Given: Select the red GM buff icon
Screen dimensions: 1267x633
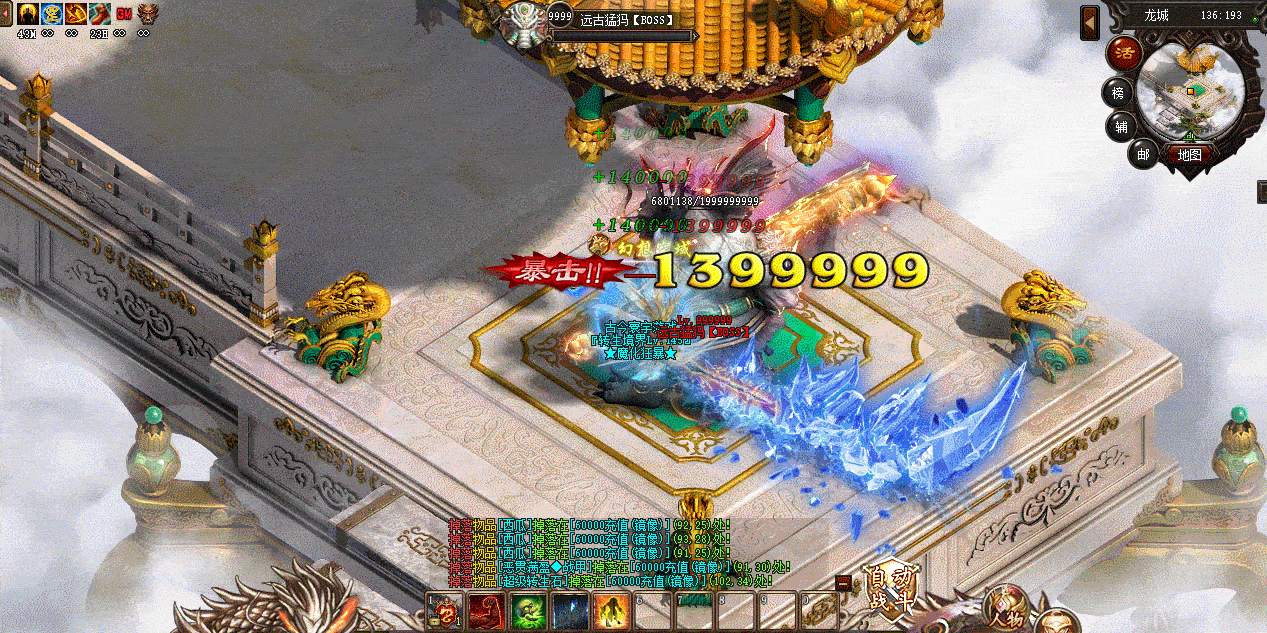Looking at the screenshot, I should (124, 13).
